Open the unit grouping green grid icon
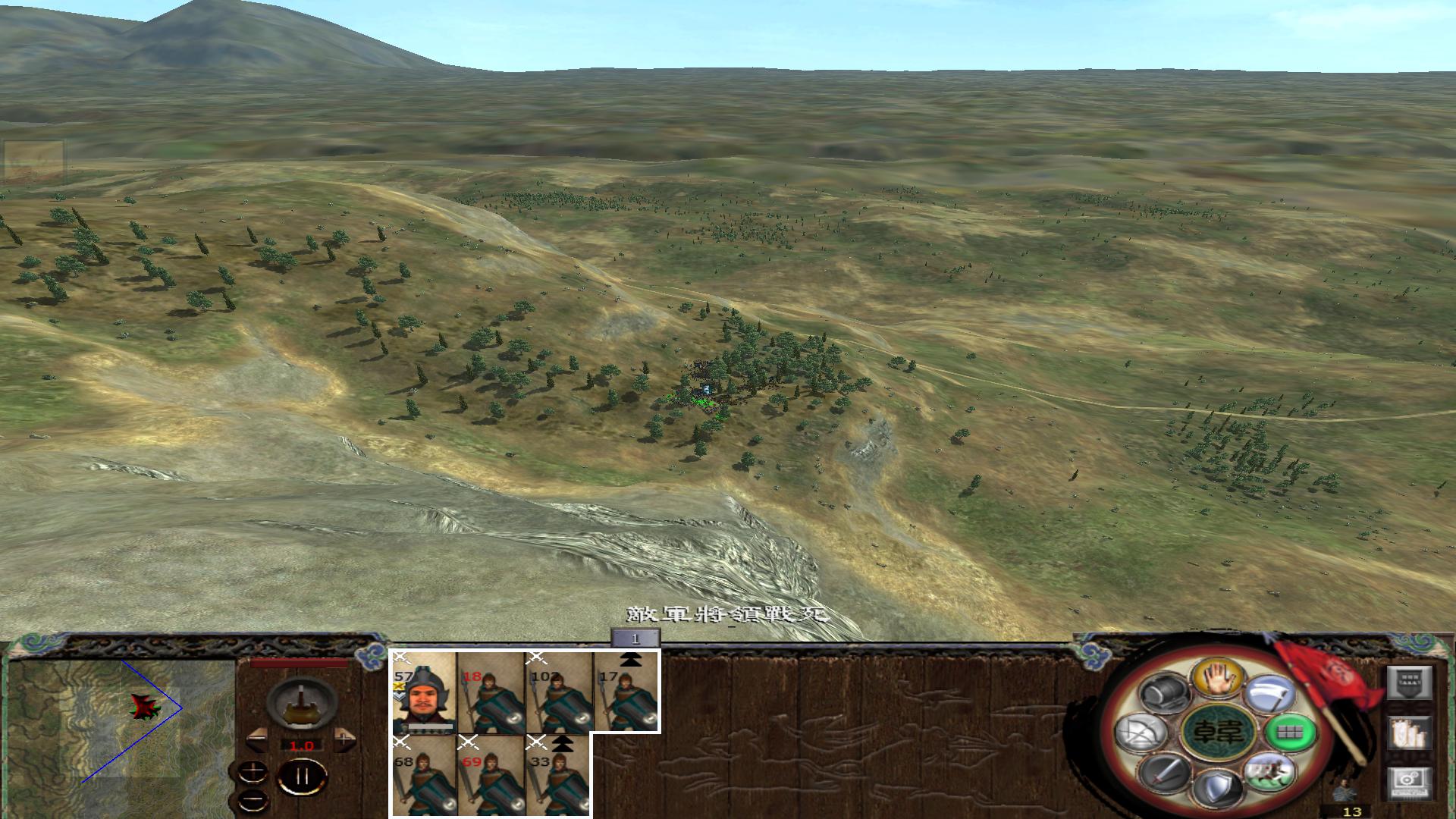This screenshot has width=1456, height=819. tap(1288, 733)
